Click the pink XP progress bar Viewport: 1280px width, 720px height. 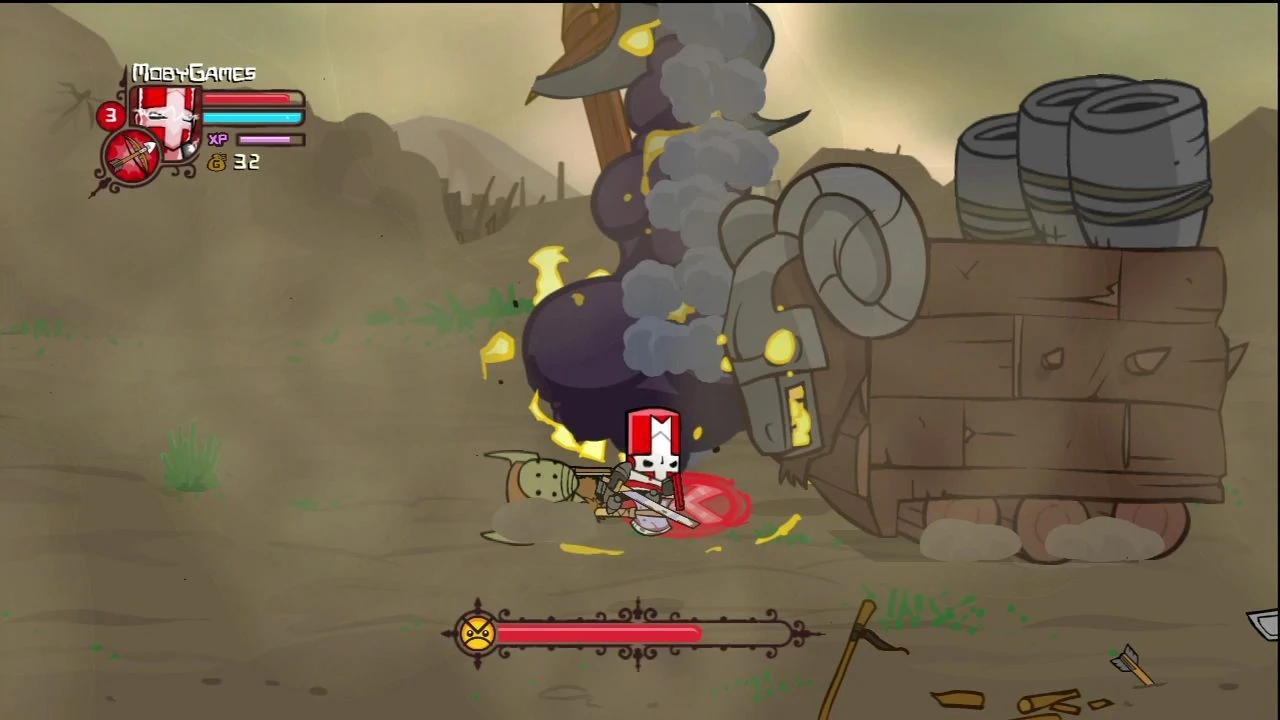tap(262, 139)
